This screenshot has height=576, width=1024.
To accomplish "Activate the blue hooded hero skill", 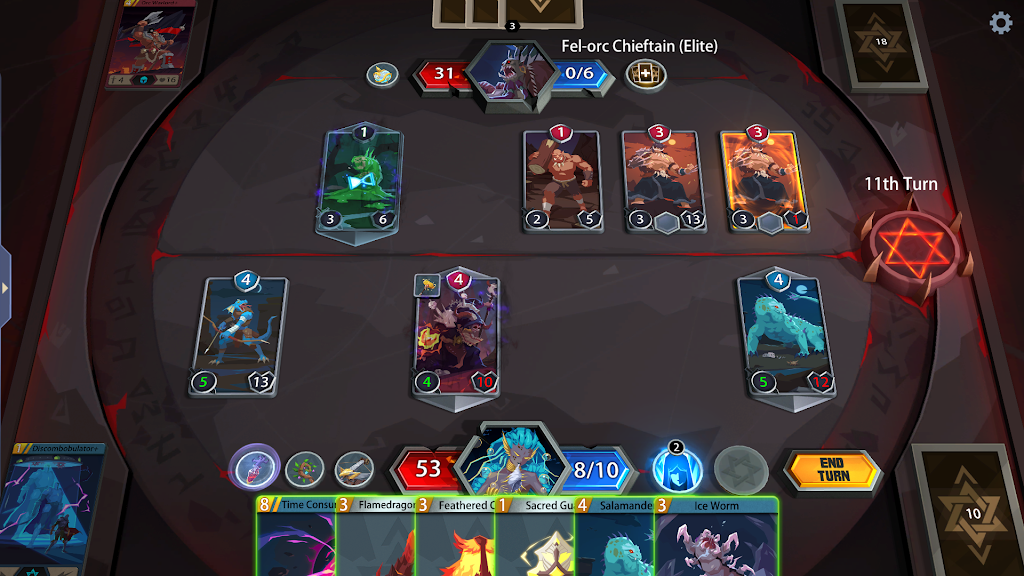I will 677,469.
